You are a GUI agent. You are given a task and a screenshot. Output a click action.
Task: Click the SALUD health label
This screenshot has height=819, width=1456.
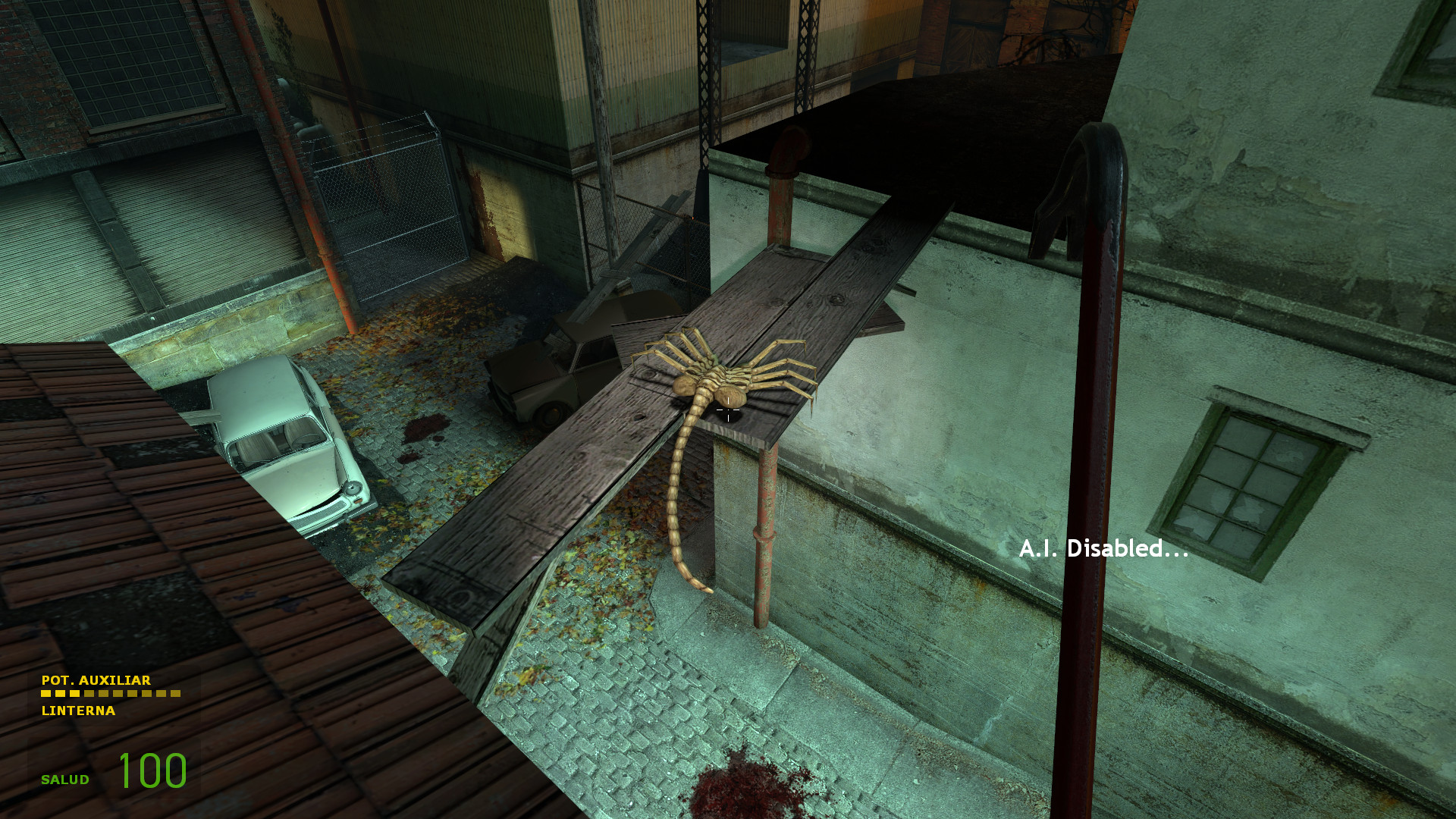[64, 778]
